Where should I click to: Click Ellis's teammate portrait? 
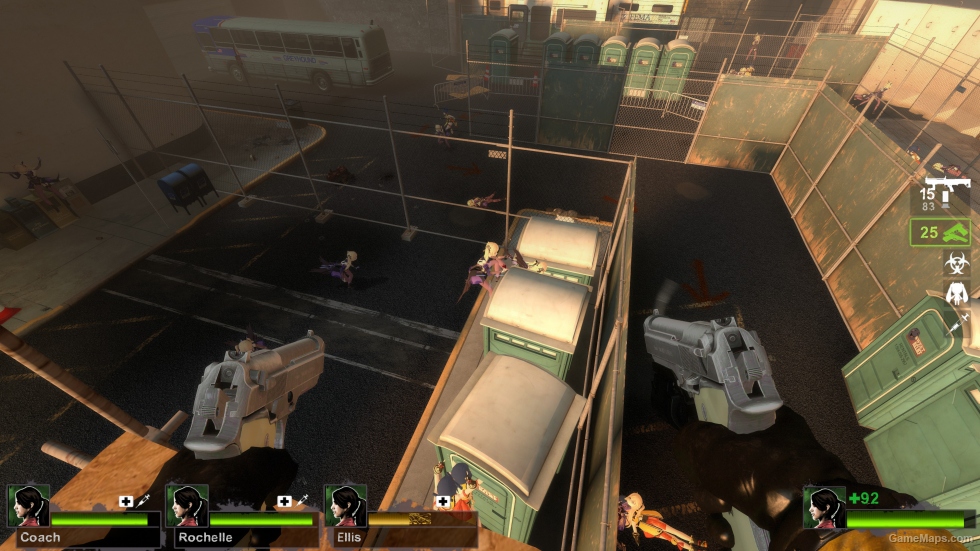click(346, 507)
